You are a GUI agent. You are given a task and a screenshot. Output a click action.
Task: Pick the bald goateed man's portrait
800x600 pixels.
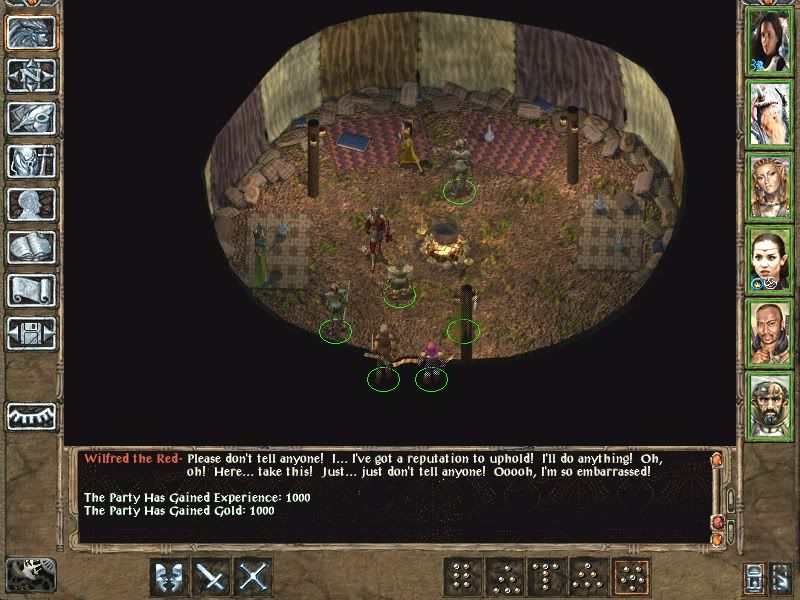[770, 332]
